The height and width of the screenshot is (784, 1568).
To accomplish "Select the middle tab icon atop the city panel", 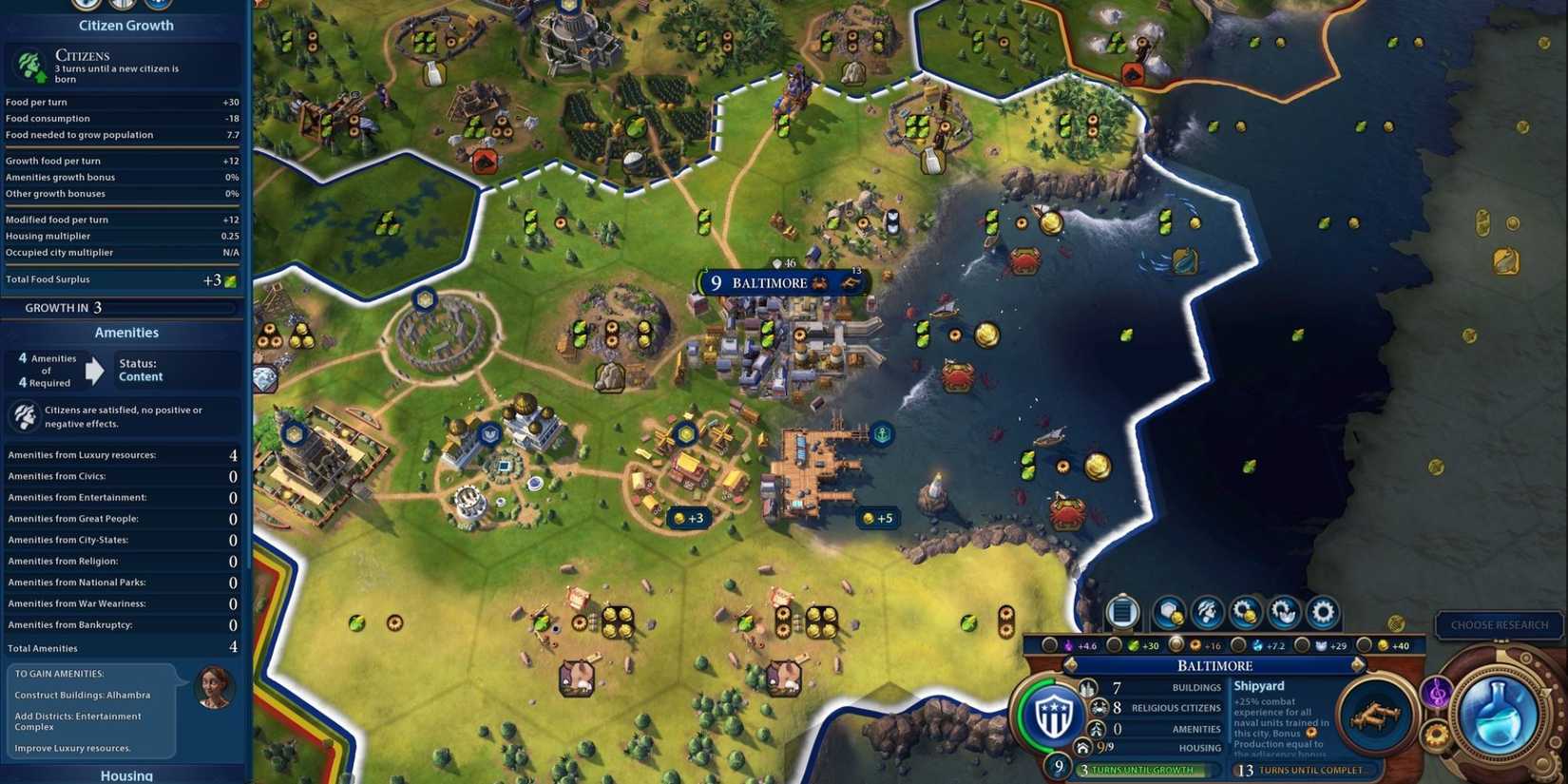I will (122, 6).
